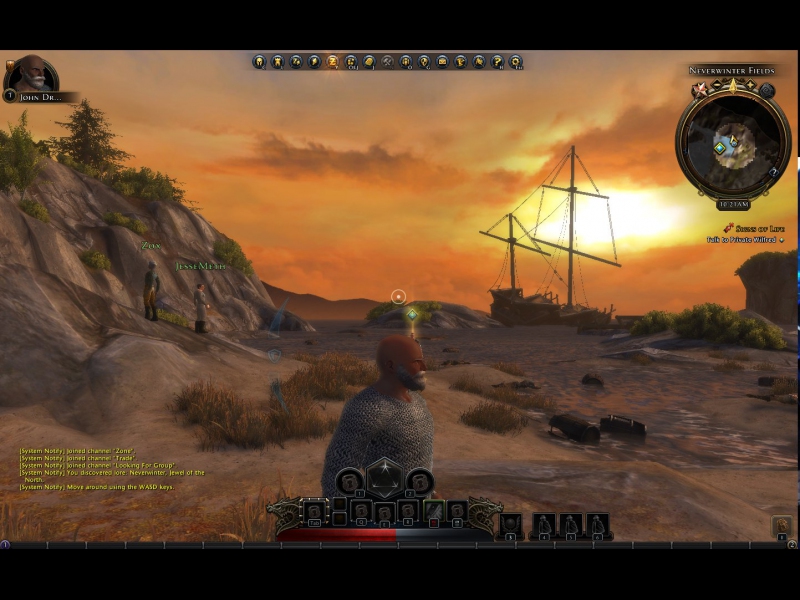The width and height of the screenshot is (800, 600).
Task: Activate the Tab power slot on hotbar
Action: point(315,512)
